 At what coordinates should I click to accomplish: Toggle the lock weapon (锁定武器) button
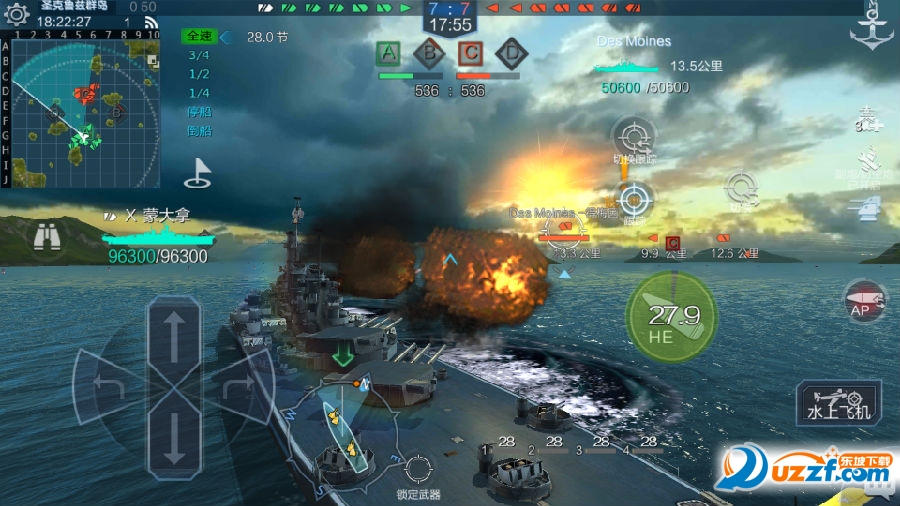pyautogui.click(x=418, y=469)
